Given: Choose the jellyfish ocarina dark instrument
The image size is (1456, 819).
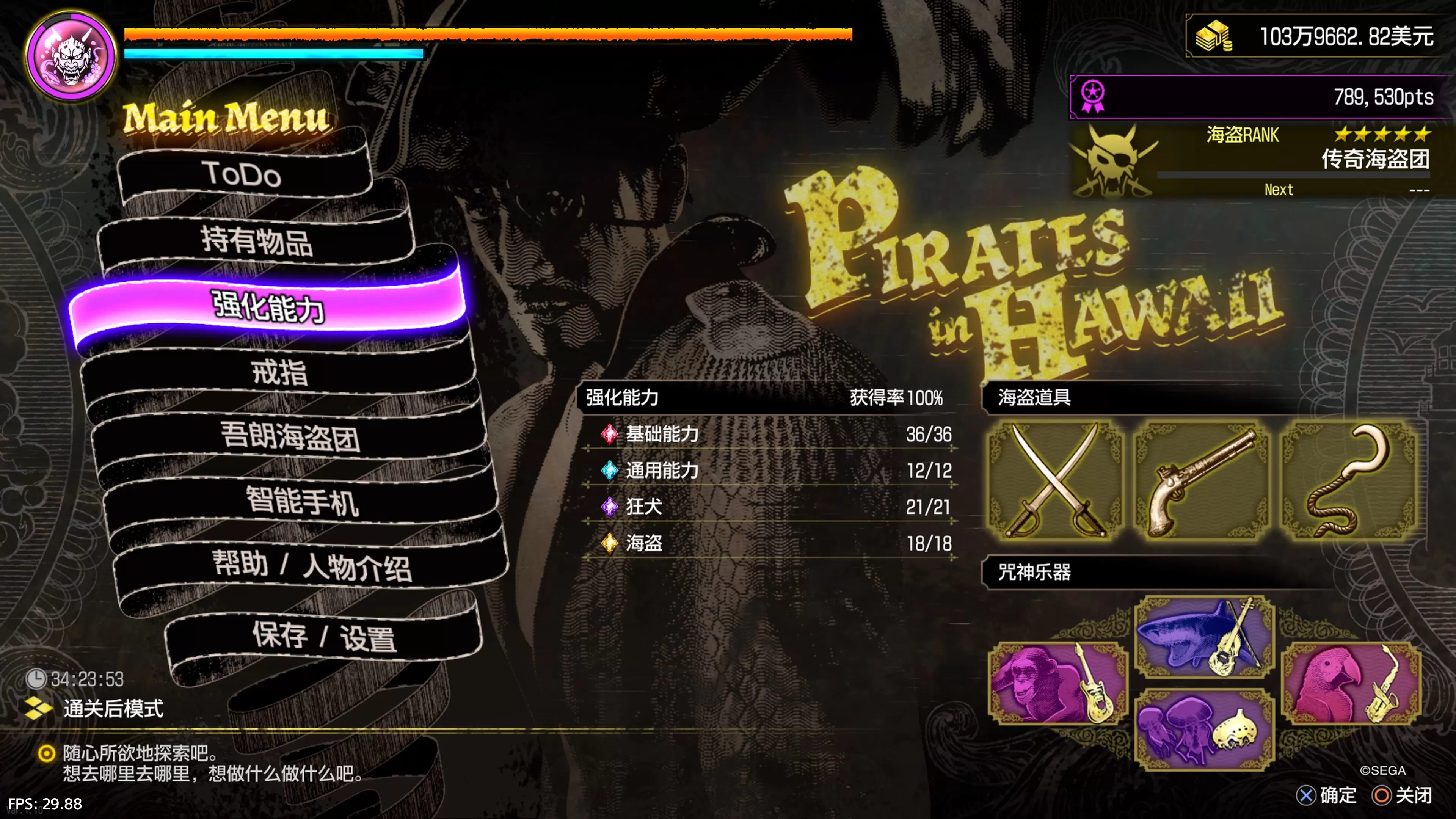Looking at the screenshot, I should pyautogui.click(x=1204, y=729).
